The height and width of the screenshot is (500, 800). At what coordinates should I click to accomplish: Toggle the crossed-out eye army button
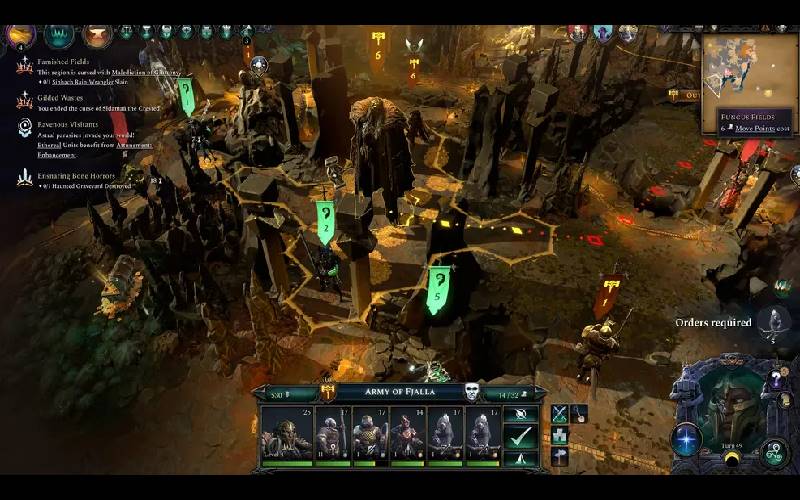[518, 413]
